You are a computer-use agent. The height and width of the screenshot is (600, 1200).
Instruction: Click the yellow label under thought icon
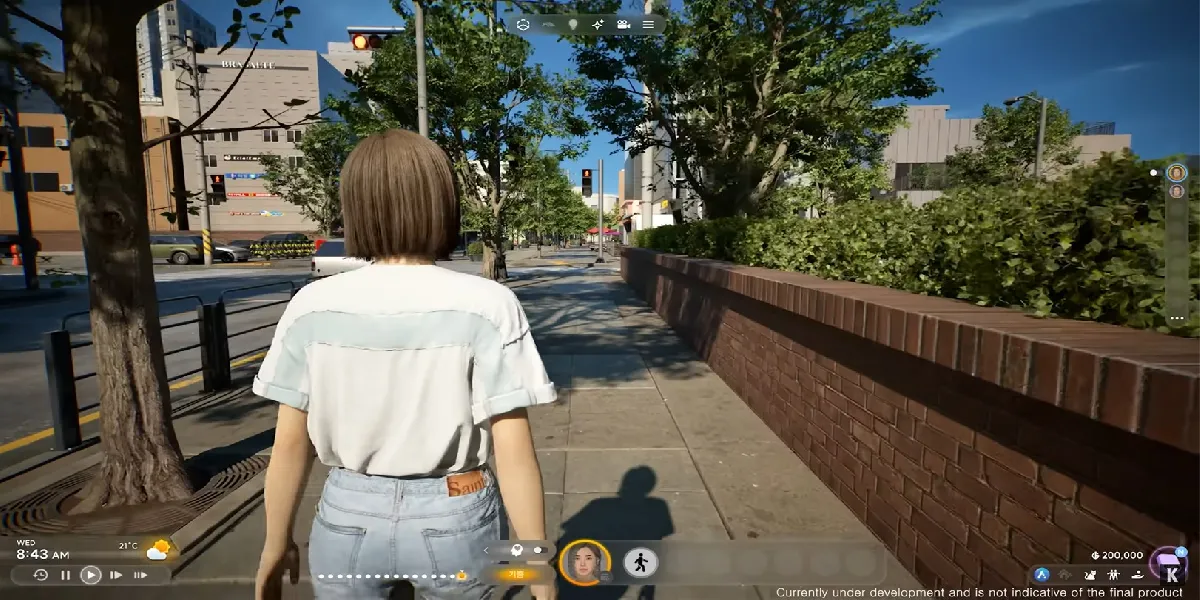[x=518, y=575]
